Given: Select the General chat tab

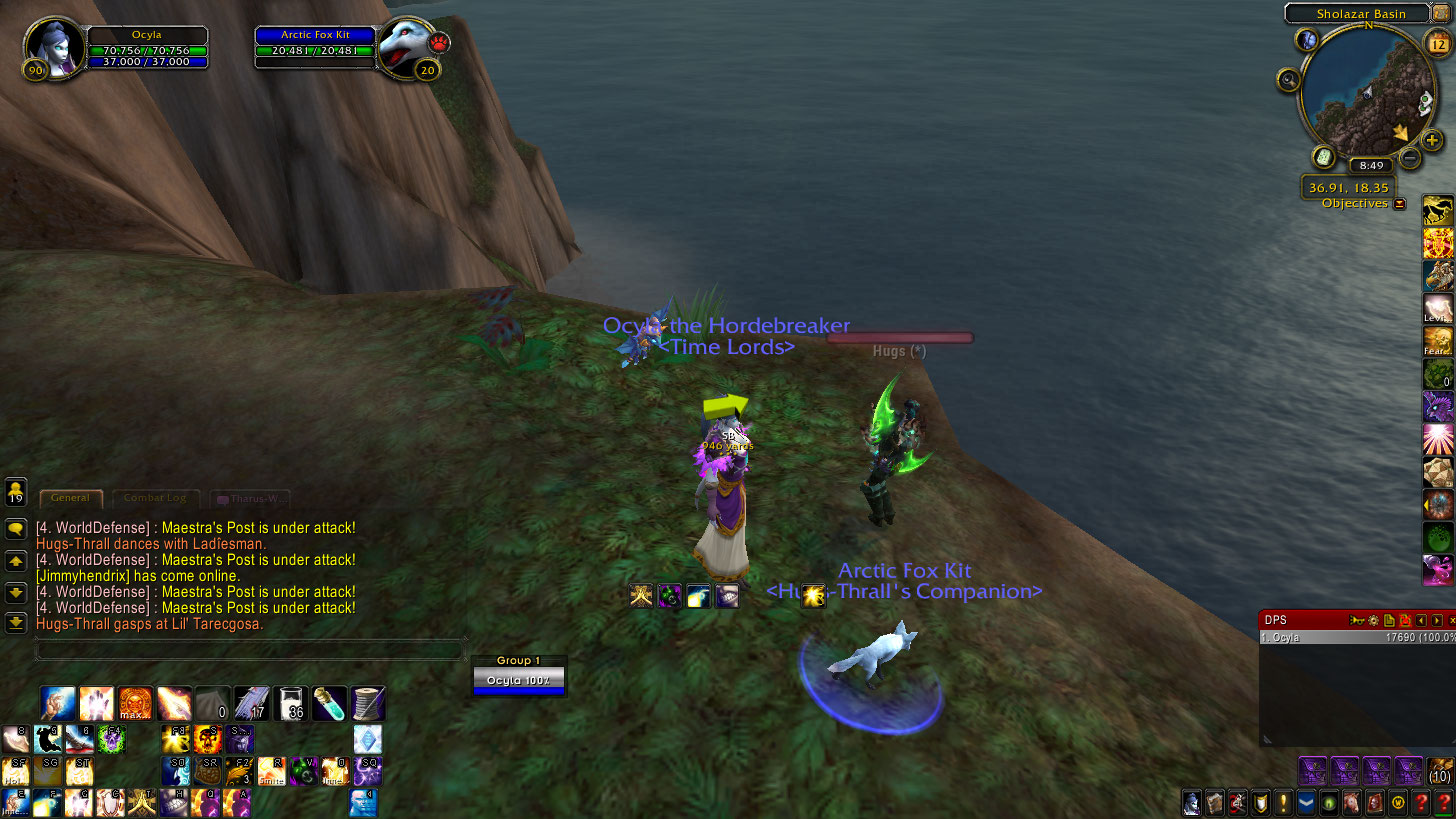Looking at the screenshot, I should pyautogui.click(x=70, y=497).
